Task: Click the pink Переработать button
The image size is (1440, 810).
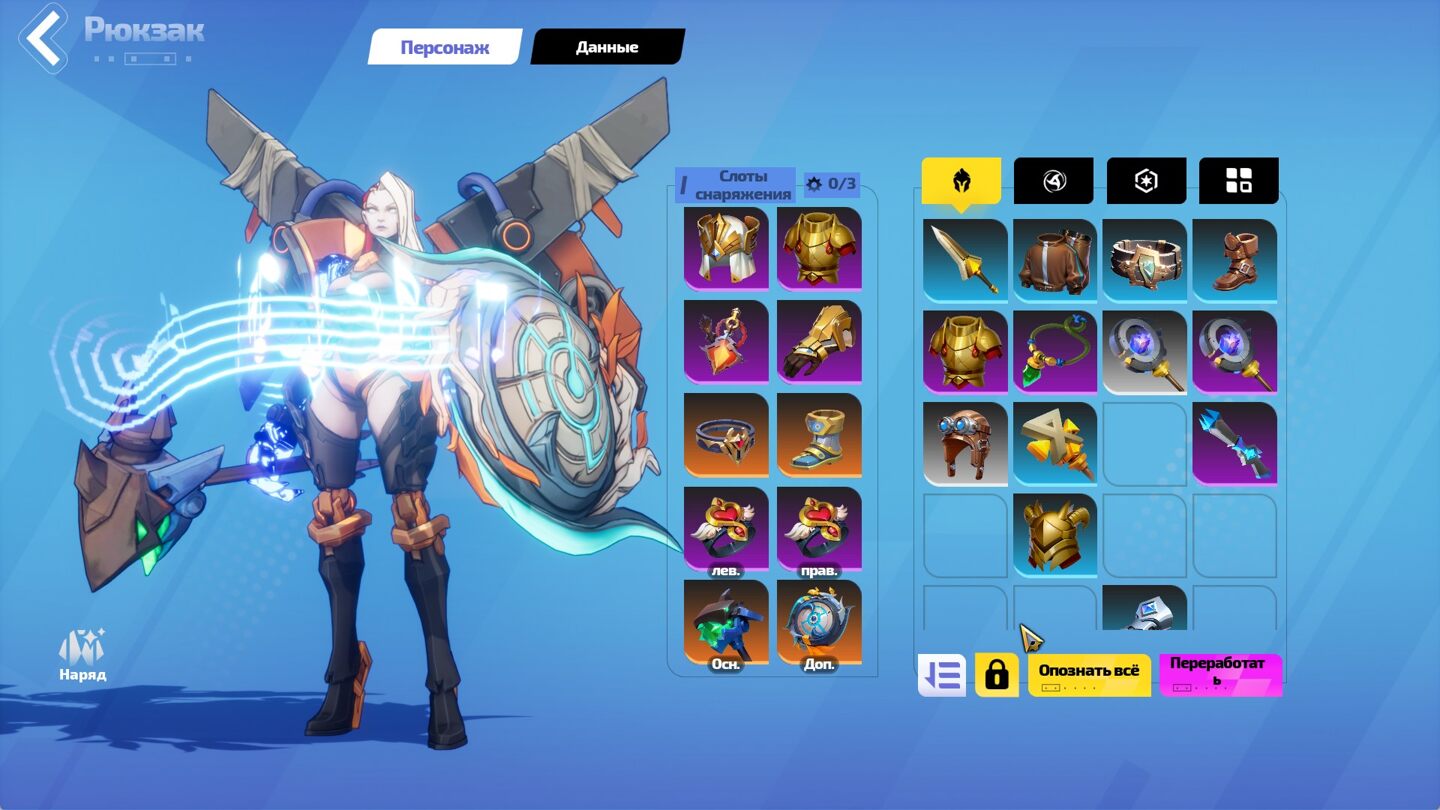Action: coord(1220,675)
